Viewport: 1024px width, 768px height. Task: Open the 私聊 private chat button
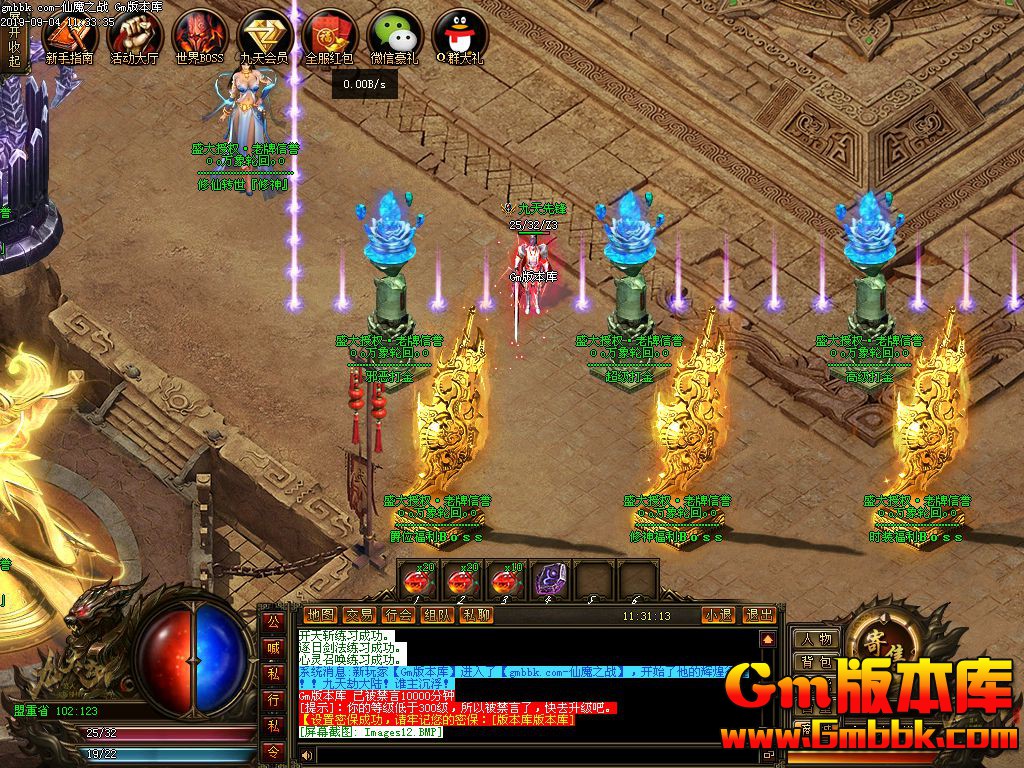476,615
